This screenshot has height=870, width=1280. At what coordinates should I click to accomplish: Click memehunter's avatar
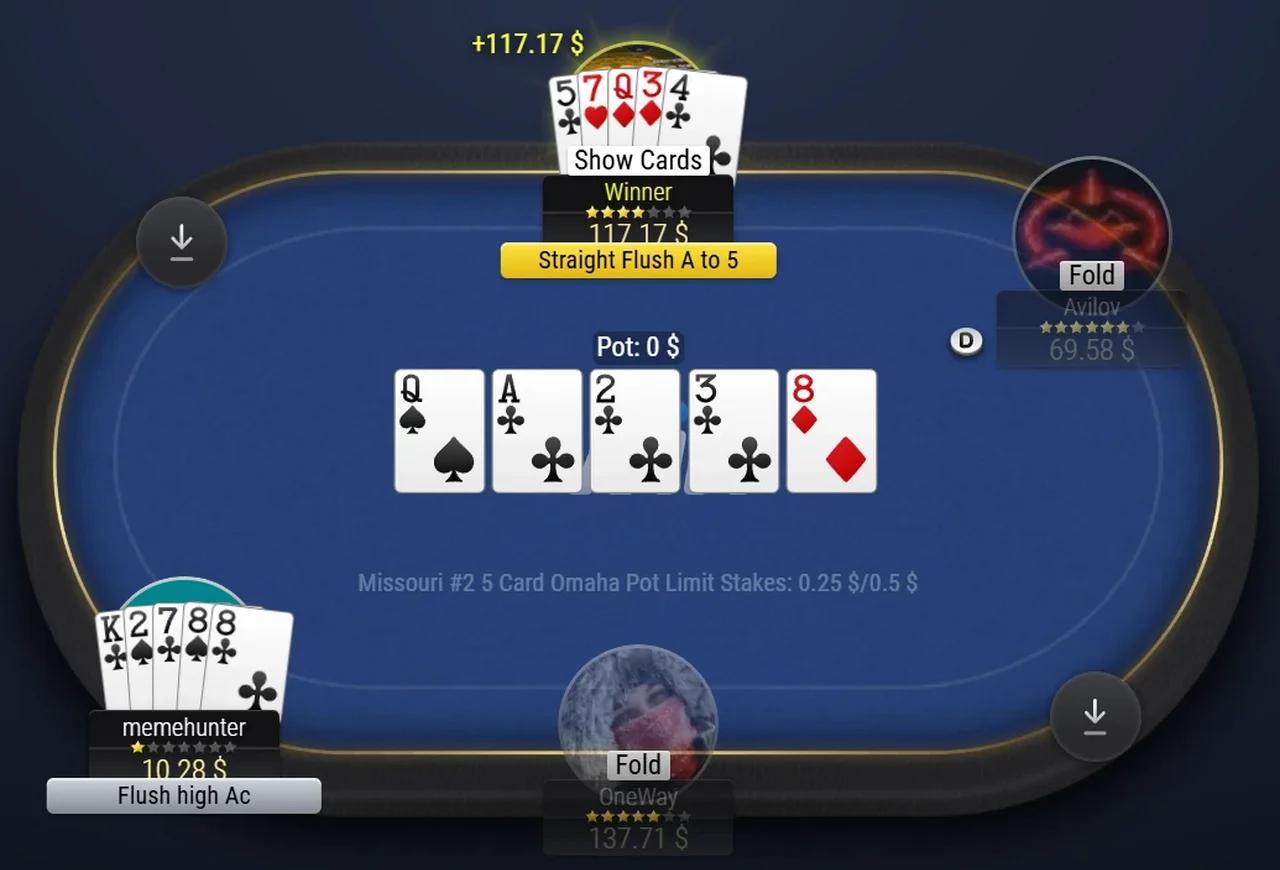click(183, 595)
